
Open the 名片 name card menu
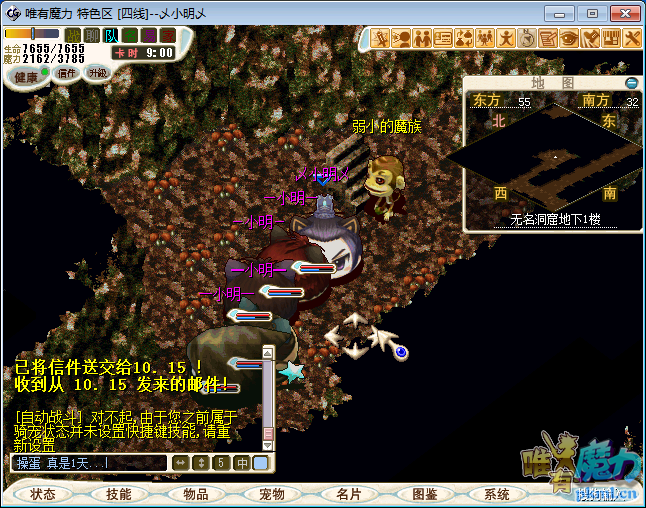pos(349,494)
